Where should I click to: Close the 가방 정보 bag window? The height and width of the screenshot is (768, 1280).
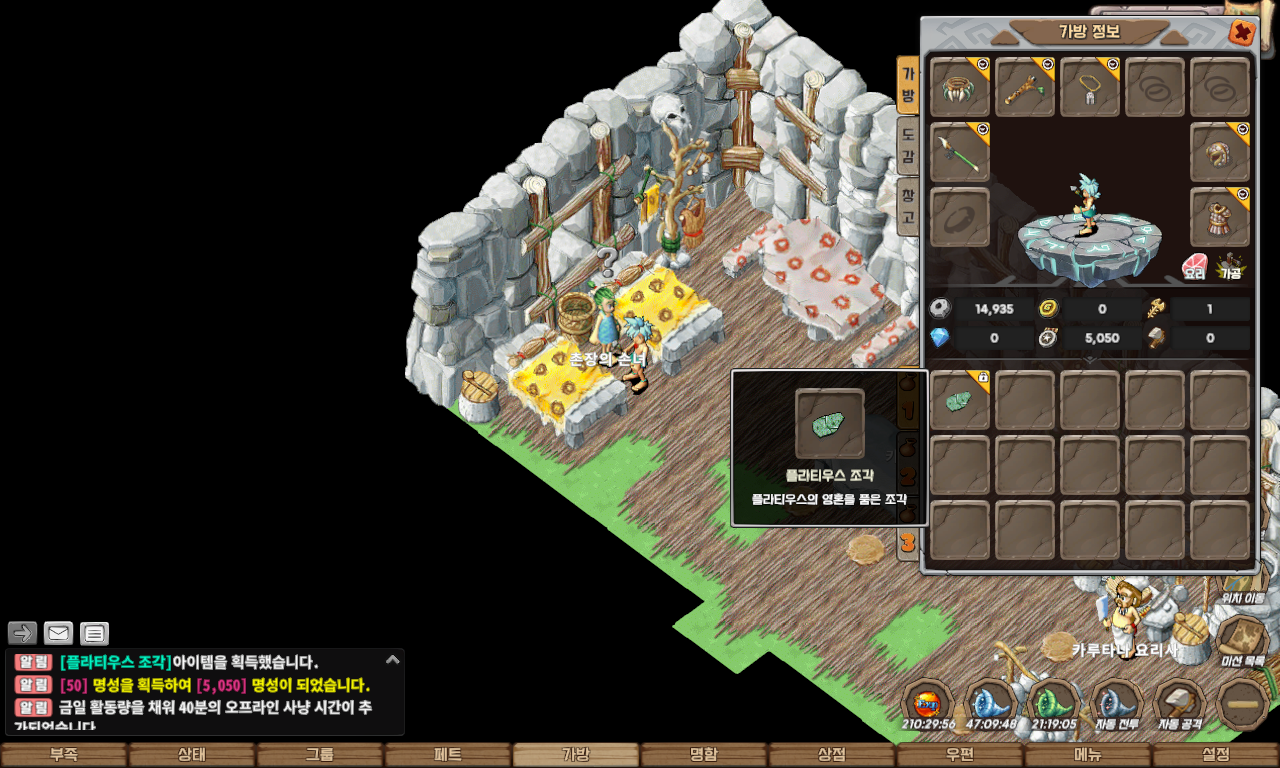[x=1241, y=33]
